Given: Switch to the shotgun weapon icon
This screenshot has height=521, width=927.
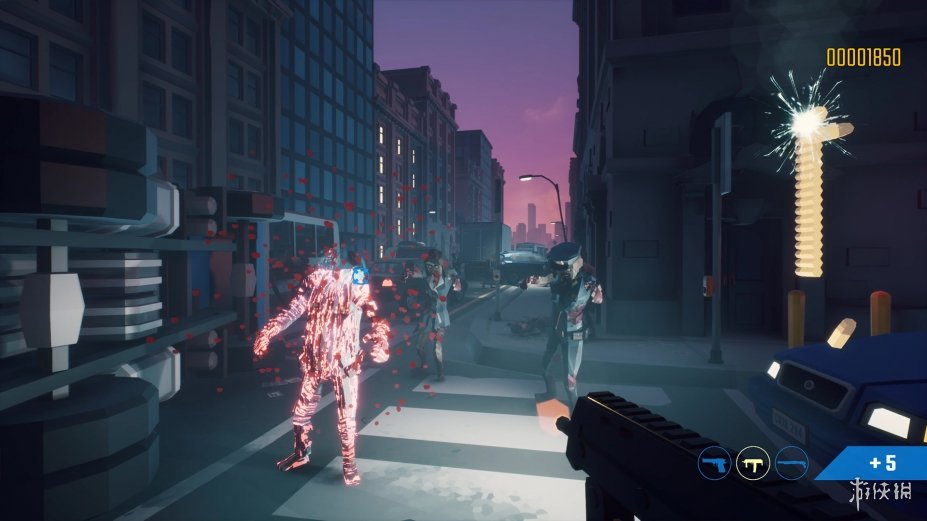Looking at the screenshot, I should 791,464.
